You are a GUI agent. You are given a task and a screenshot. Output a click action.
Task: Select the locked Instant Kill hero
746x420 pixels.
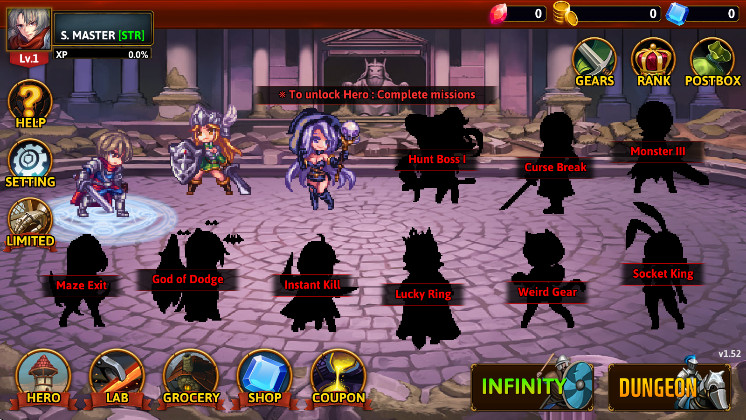coord(312,284)
